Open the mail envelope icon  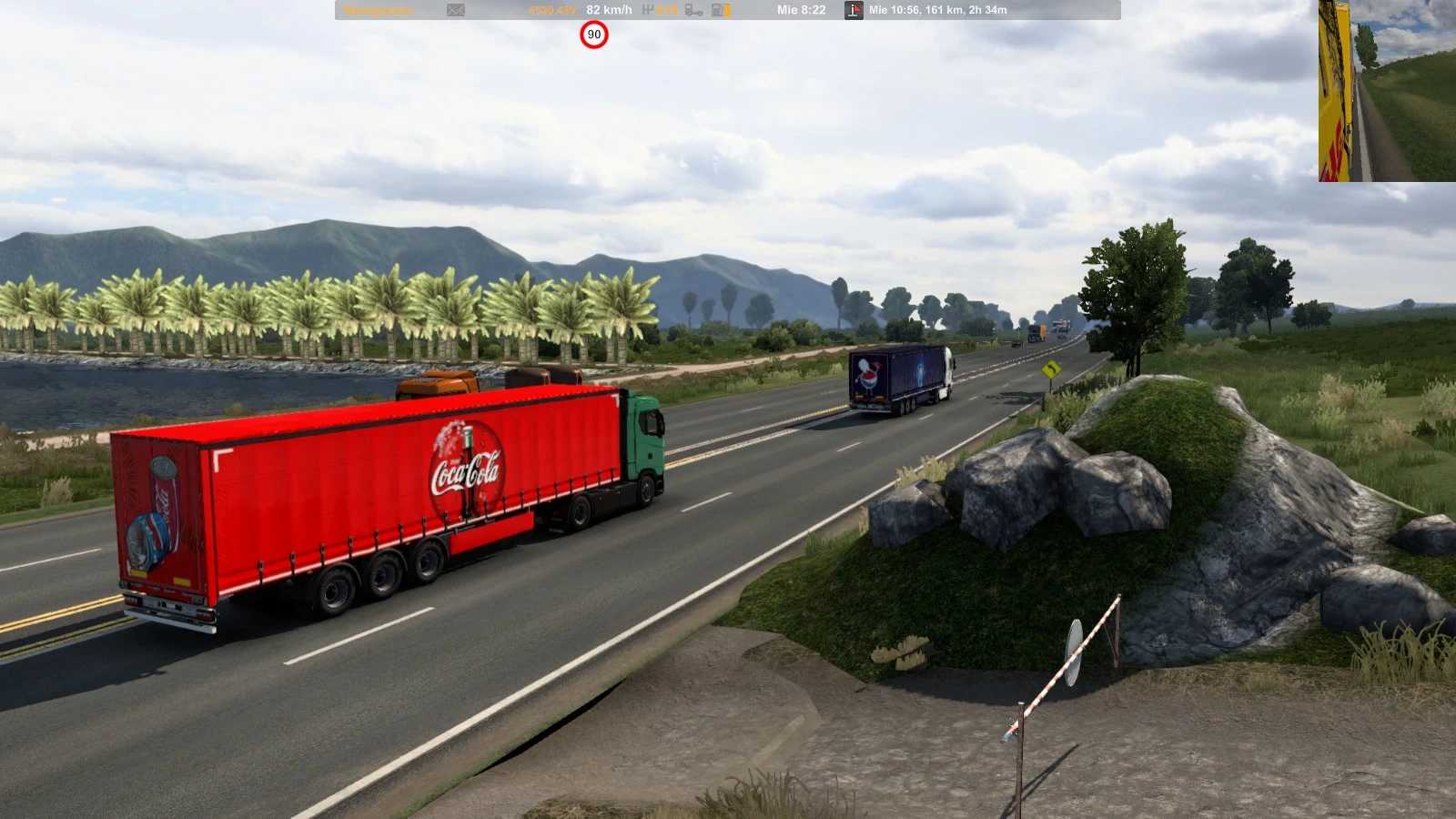click(x=456, y=10)
